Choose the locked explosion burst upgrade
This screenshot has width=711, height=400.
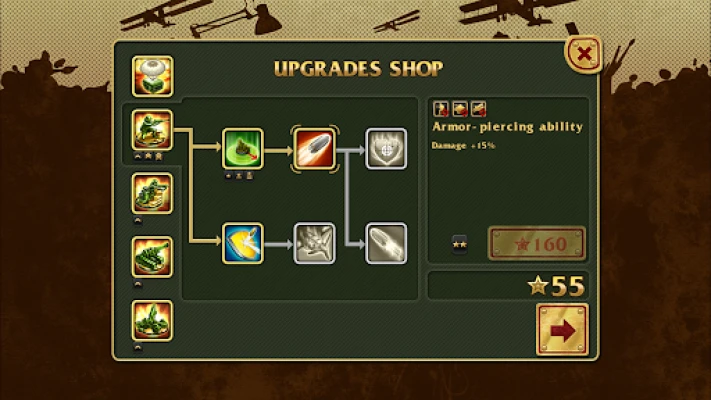pos(312,243)
